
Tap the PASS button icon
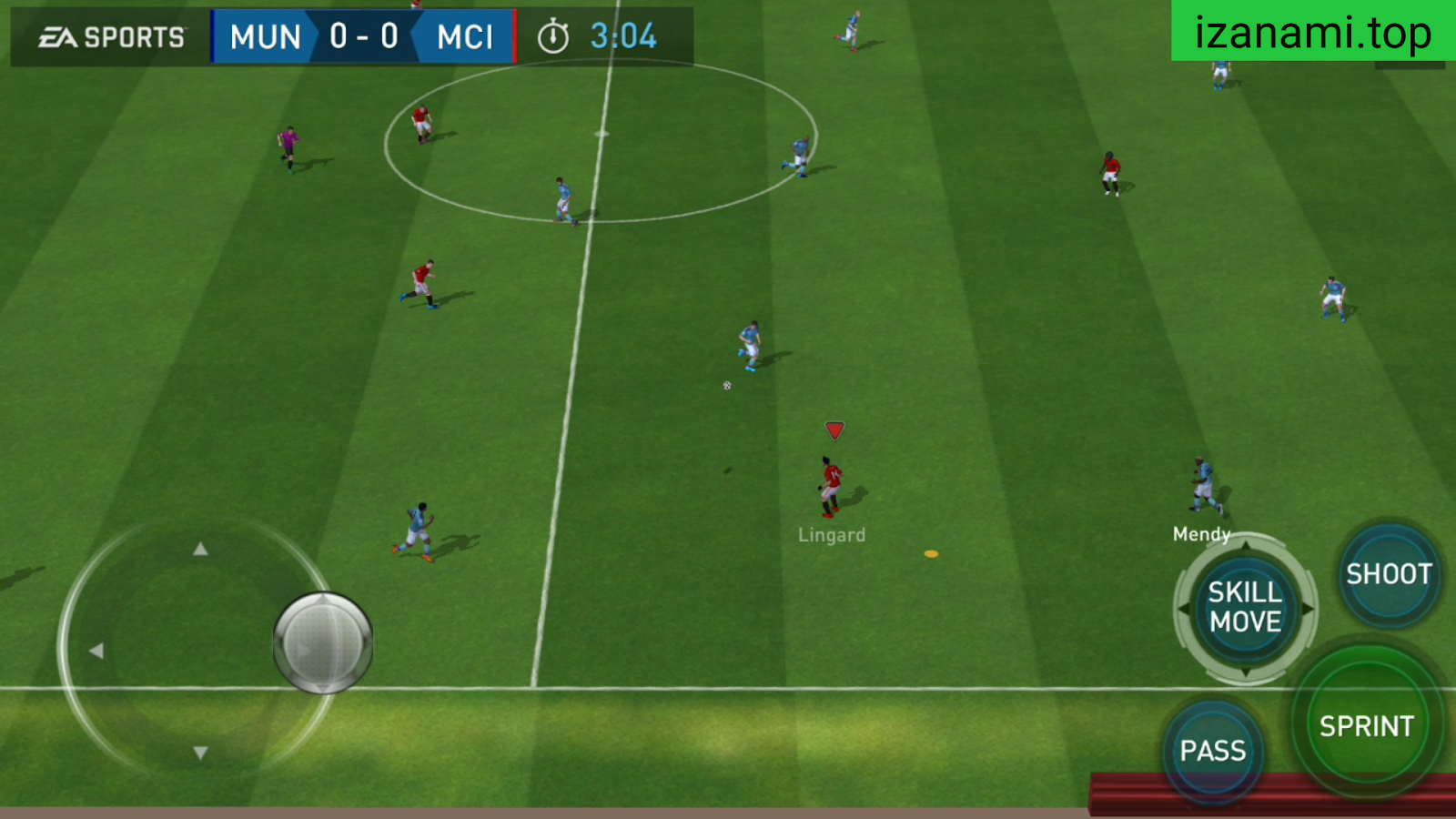pyautogui.click(x=1213, y=750)
